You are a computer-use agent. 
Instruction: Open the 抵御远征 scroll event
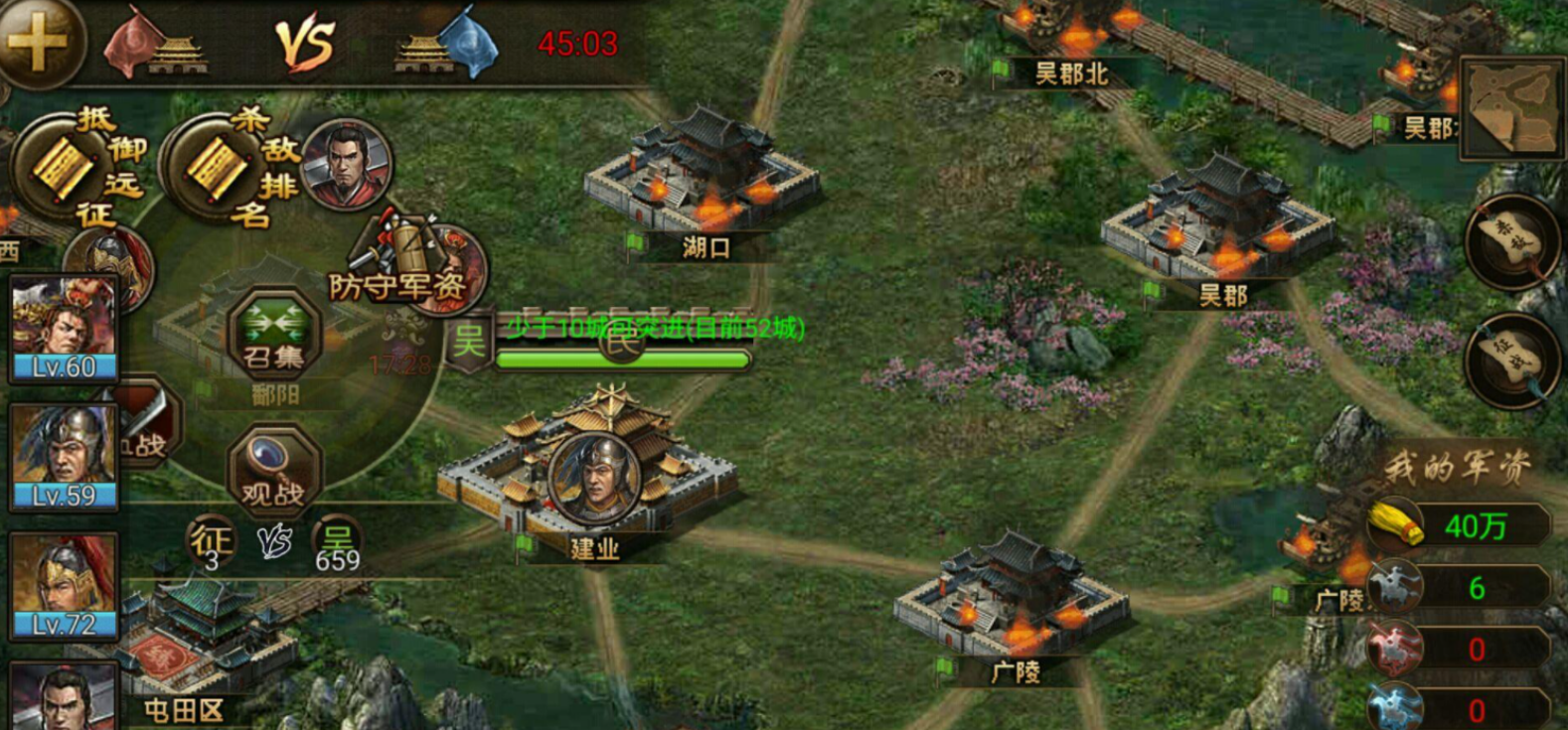[x=70, y=167]
